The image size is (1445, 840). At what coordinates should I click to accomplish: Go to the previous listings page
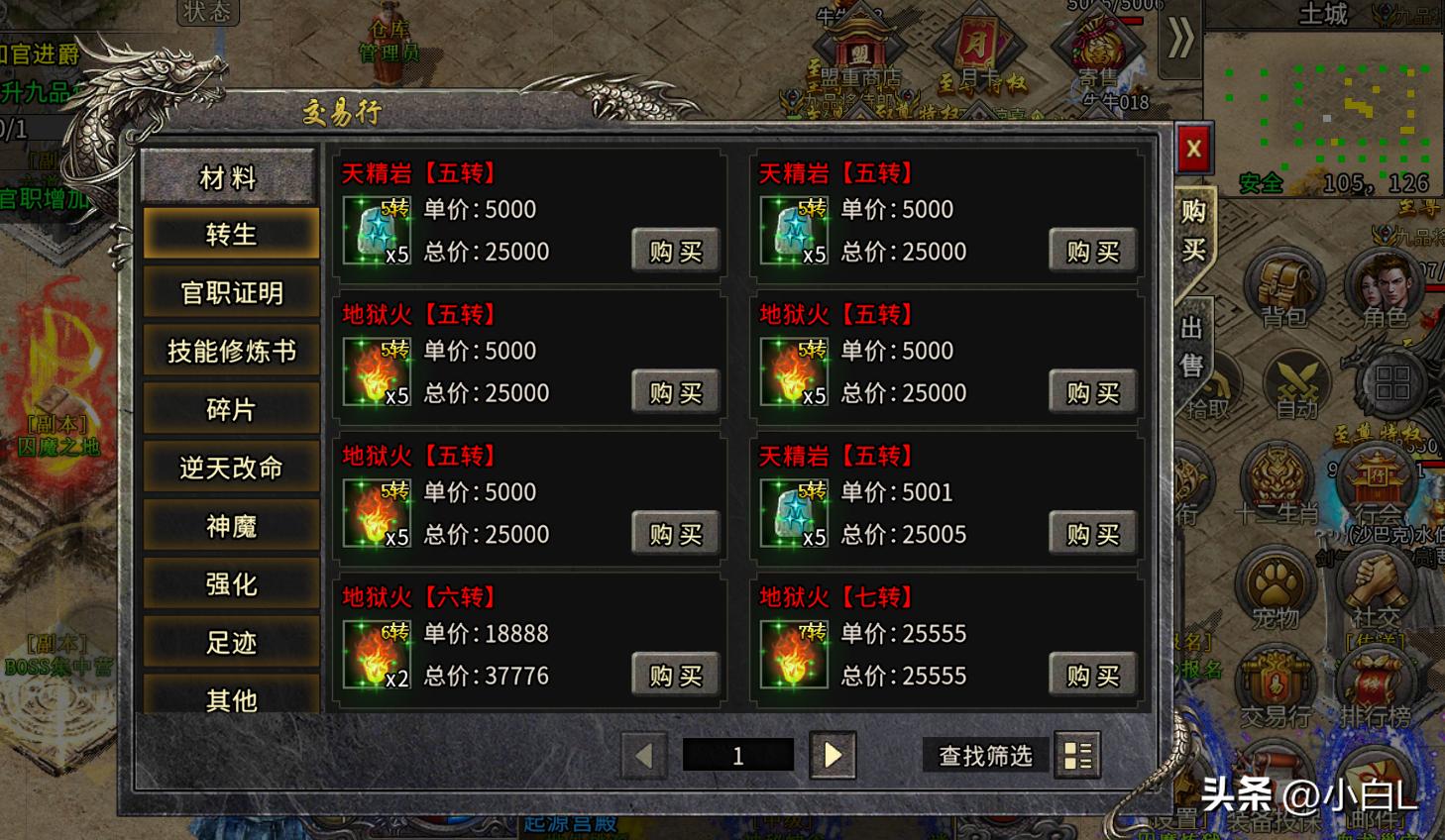pyautogui.click(x=644, y=756)
